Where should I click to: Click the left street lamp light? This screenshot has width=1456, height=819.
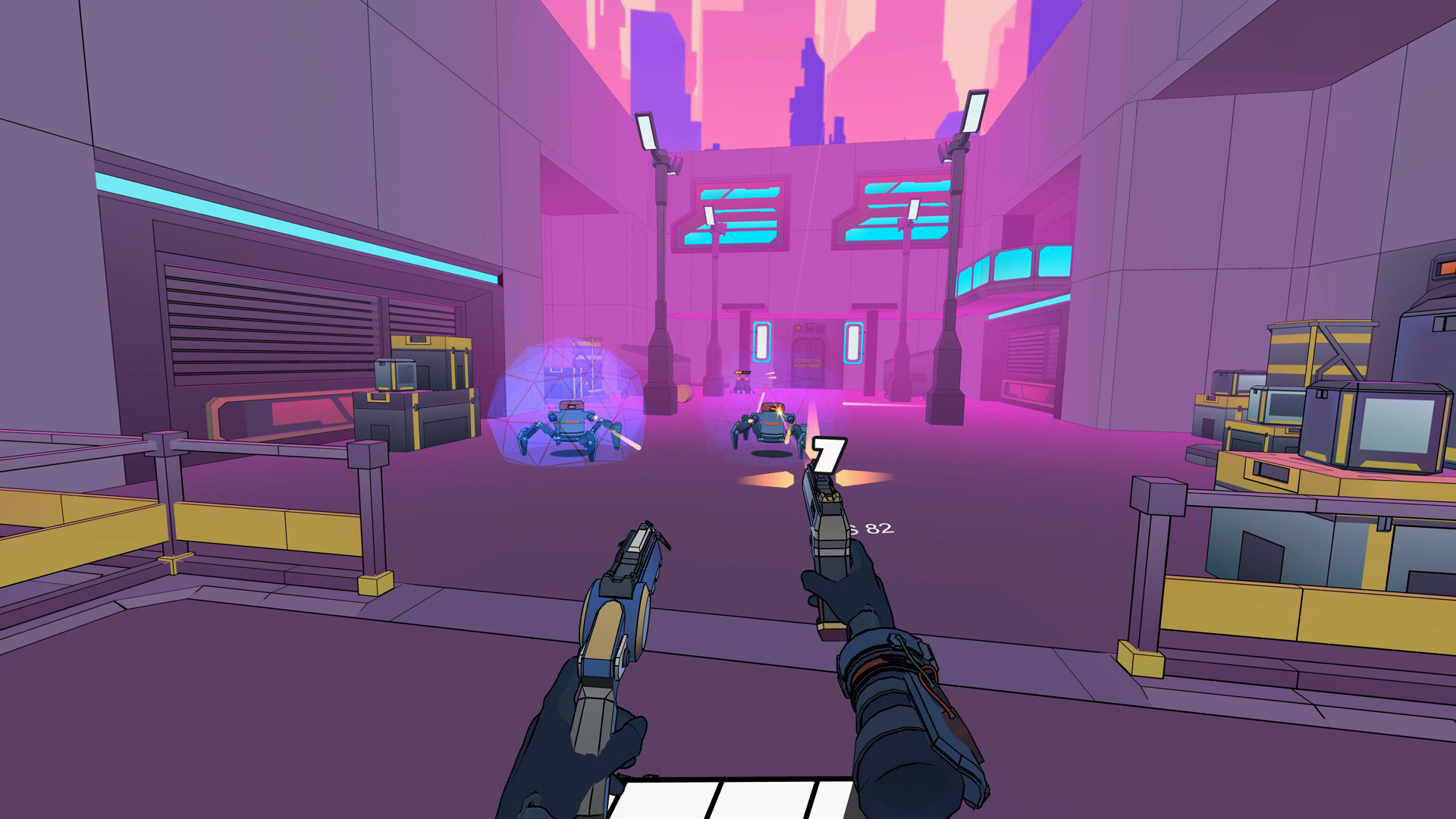[x=647, y=130]
